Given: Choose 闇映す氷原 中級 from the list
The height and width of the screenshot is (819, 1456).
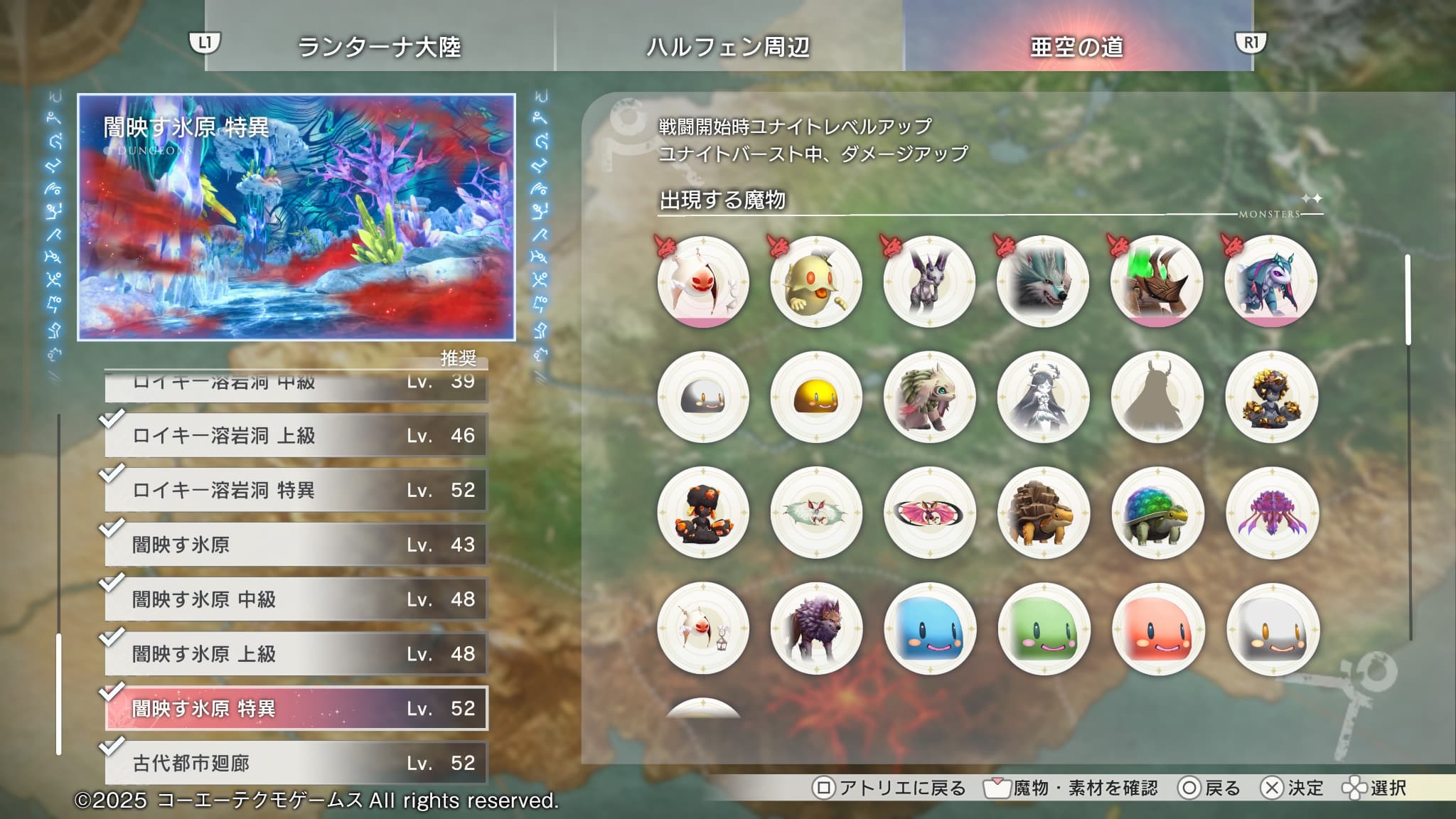Looking at the screenshot, I should [296, 599].
